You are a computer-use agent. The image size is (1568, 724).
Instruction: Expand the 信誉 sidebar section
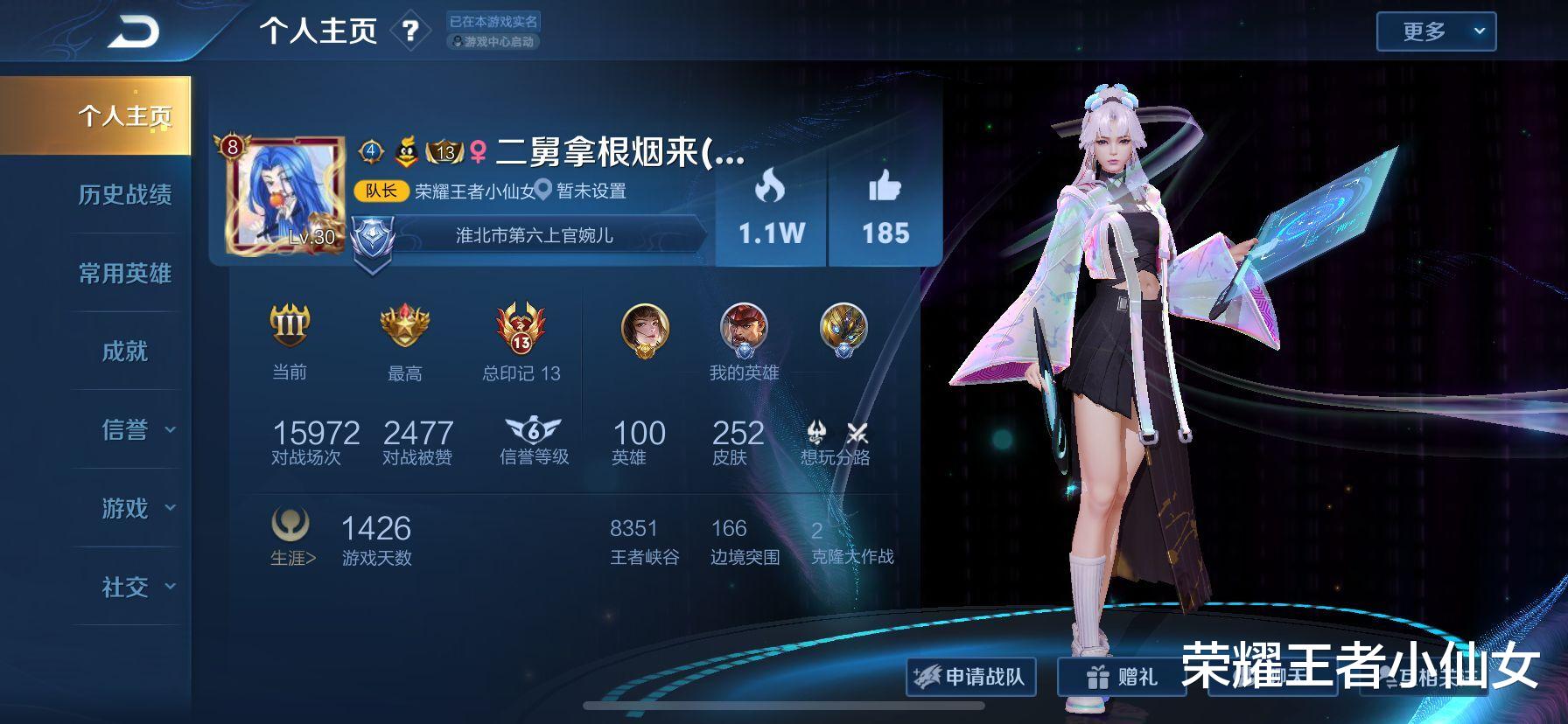pos(127,429)
